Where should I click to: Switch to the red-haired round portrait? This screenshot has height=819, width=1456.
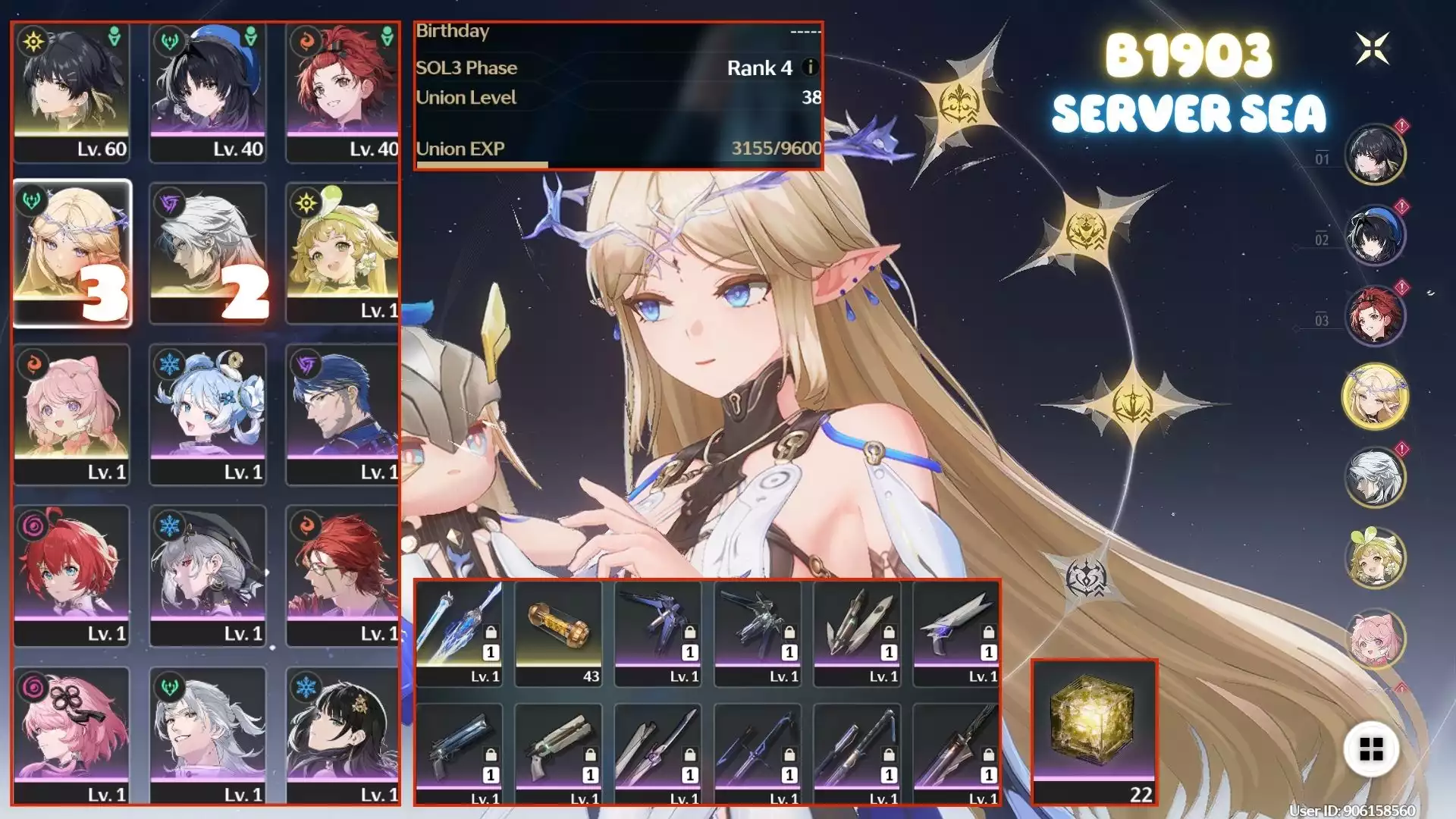click(x=1375, y=315)
